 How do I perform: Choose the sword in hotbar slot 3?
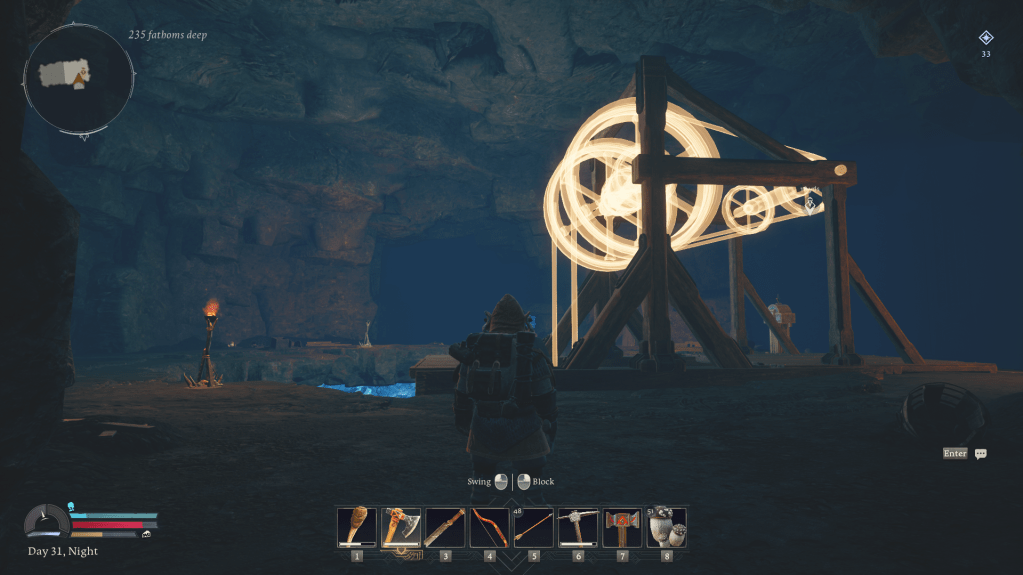pos(445,527)
